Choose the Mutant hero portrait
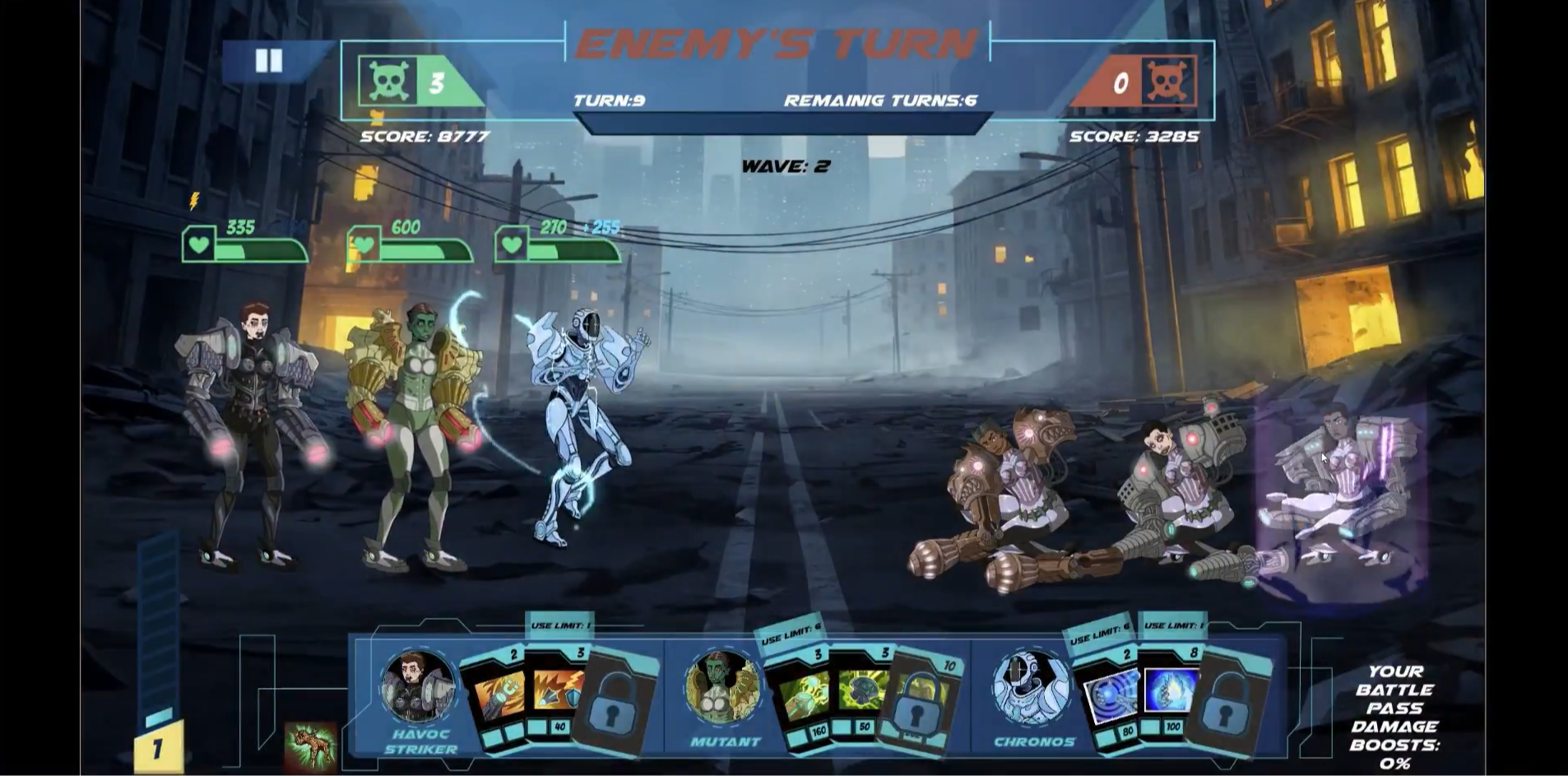1568x776 pixels. [723, 687]
